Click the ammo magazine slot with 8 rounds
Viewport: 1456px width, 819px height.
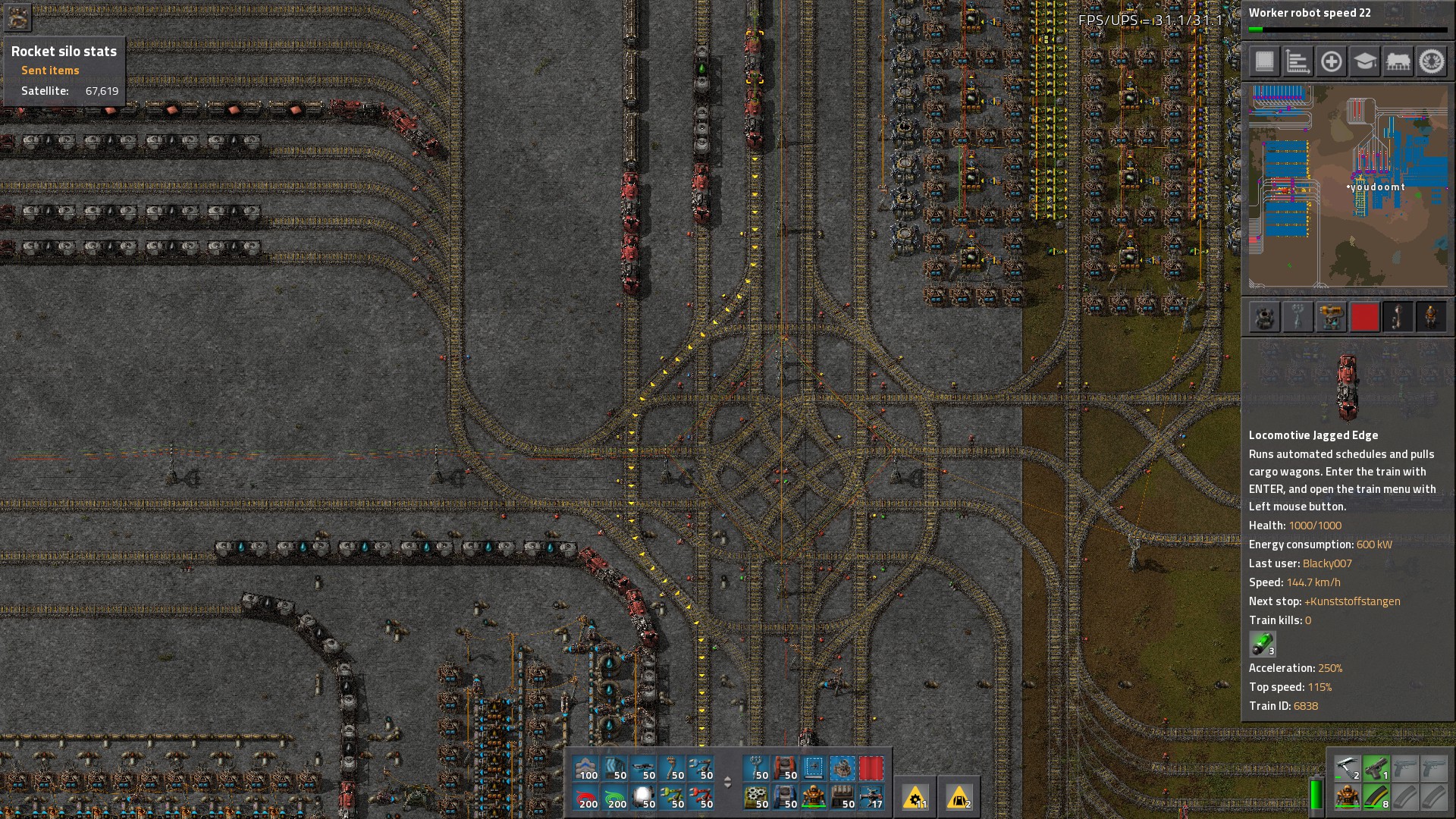pyautogui.click(x=1376, y=797)
